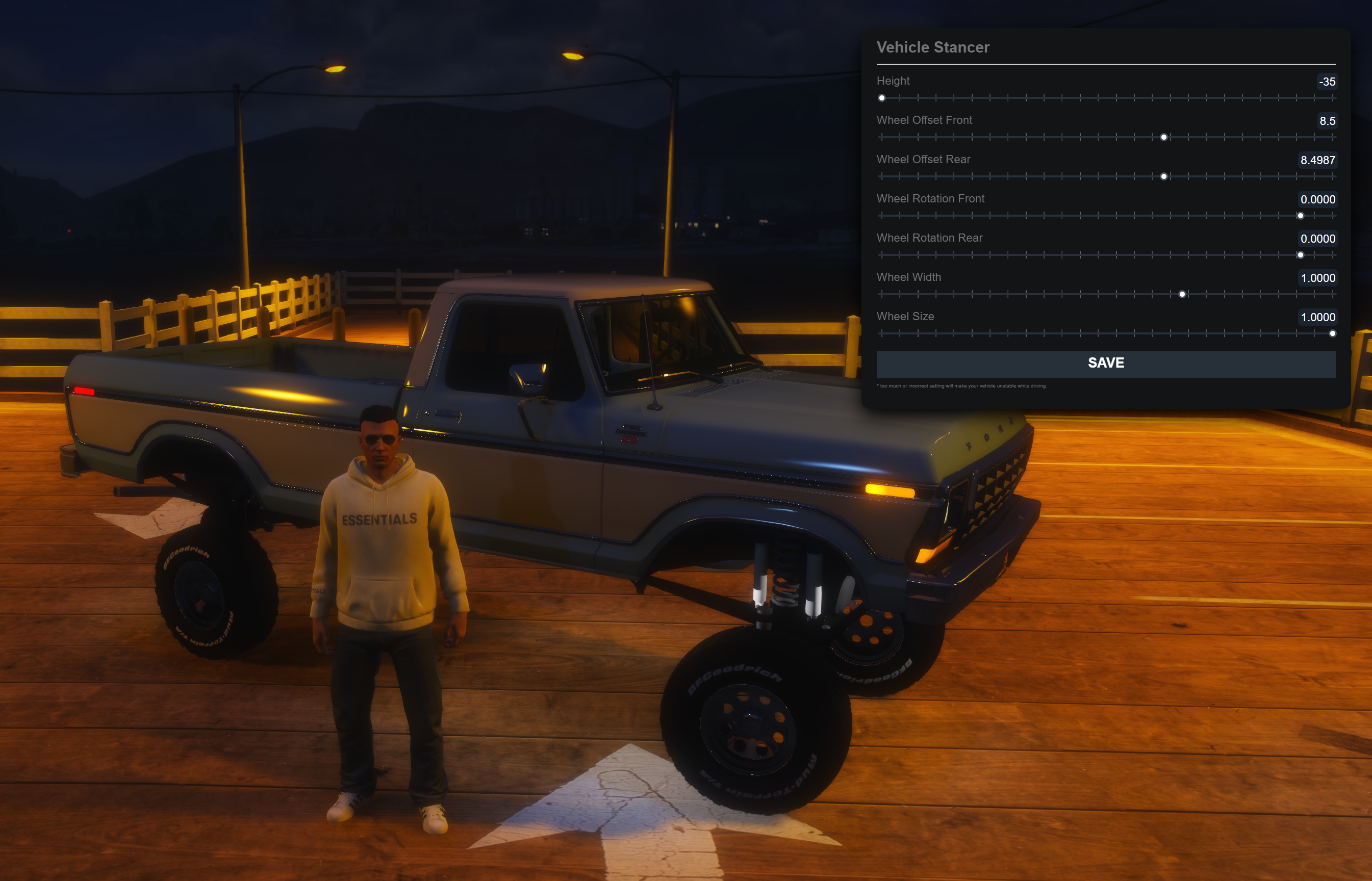Select the Height value showing -35
The image size is (1372, 881).
(1329, 81)
